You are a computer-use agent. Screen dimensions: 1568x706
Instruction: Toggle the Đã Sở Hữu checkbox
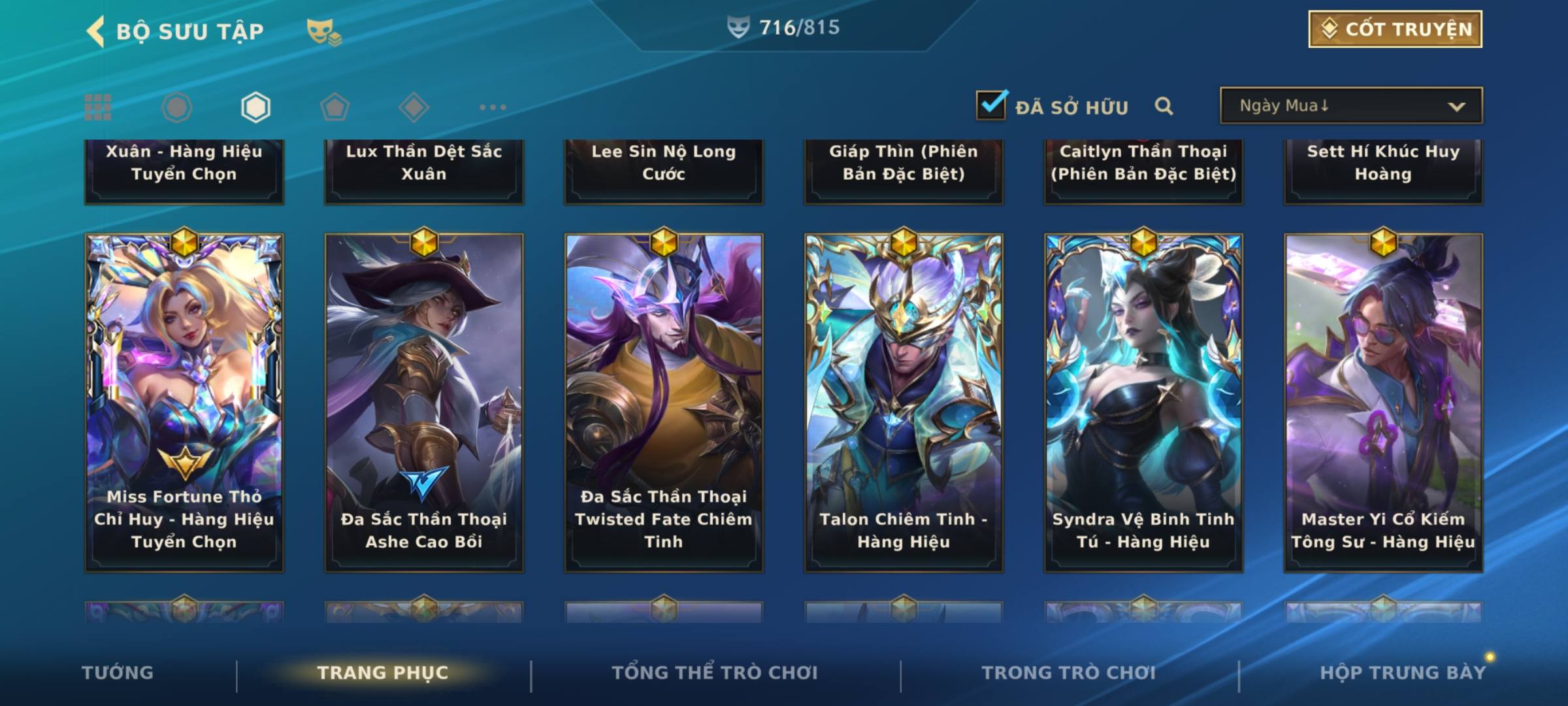coord(991,105)
